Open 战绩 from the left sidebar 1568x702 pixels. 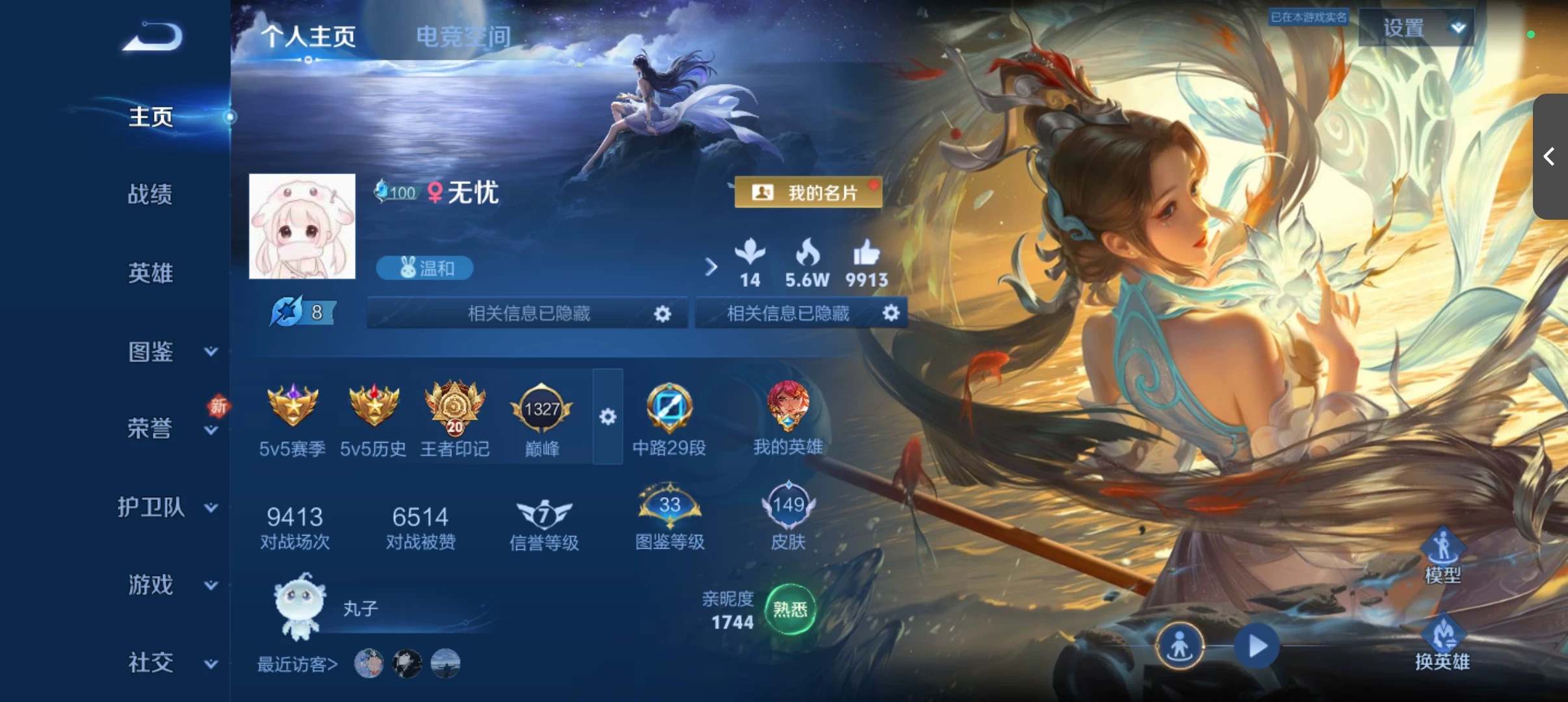pyautogui.click(x=151, y=195)
